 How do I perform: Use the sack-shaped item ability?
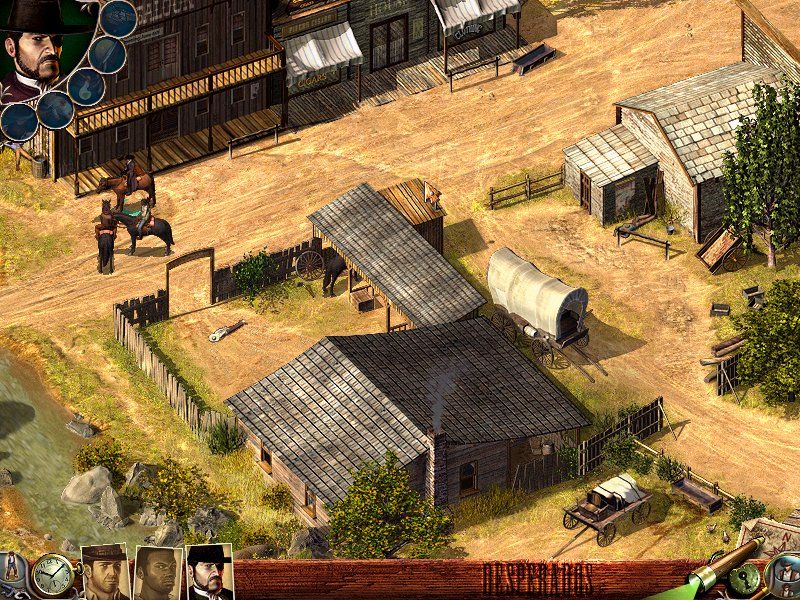[x=85, y=86]
